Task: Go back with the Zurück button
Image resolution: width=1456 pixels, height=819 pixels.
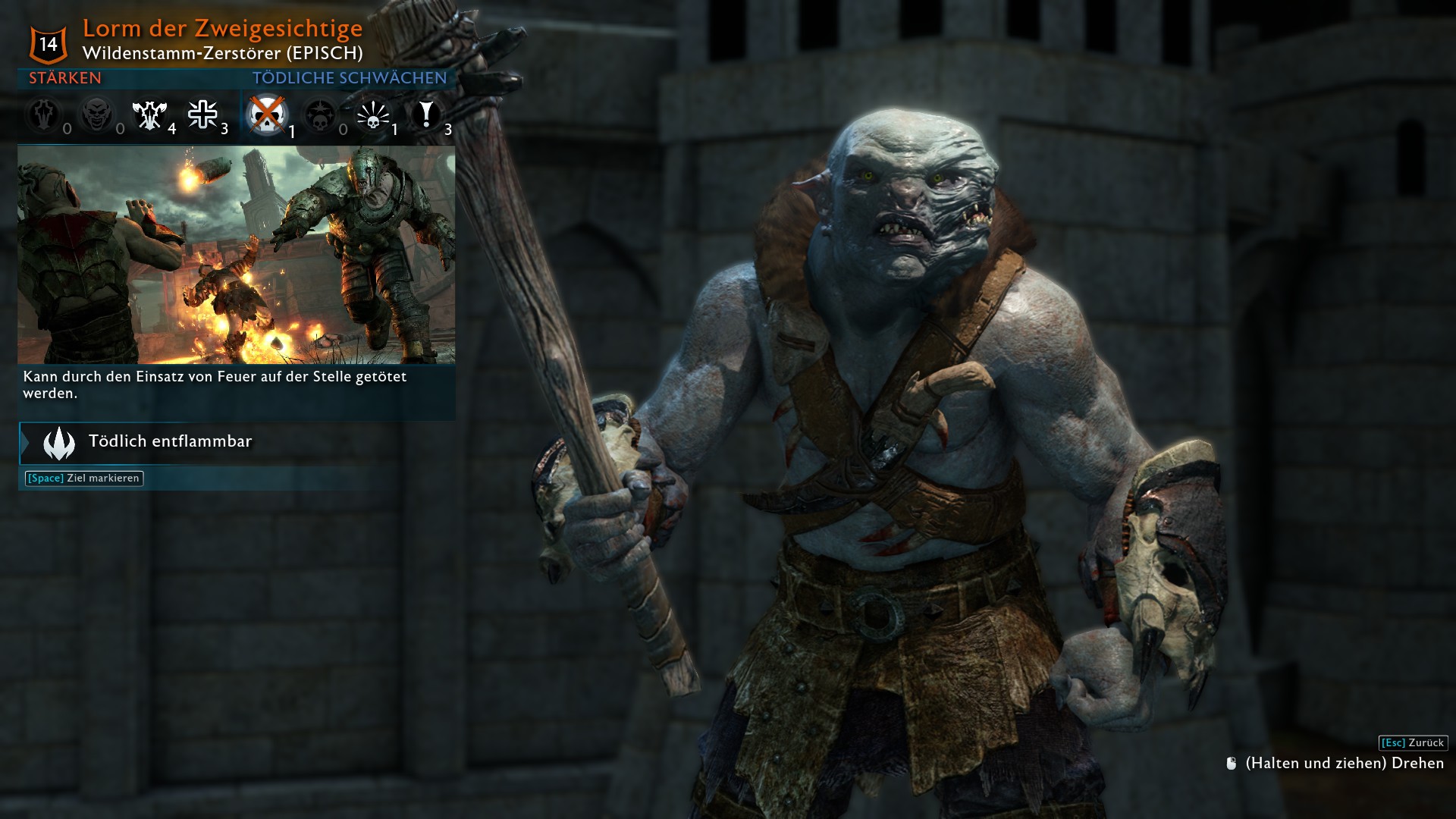Action: pyautogui.click(x=1413, y=743)
